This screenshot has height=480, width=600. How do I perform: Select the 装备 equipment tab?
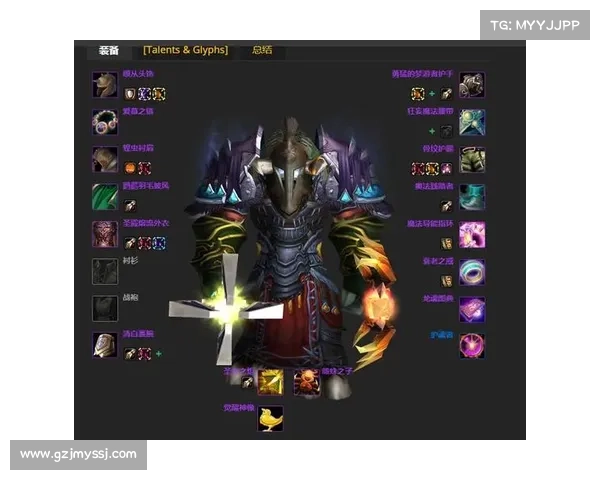pos(109,50)
